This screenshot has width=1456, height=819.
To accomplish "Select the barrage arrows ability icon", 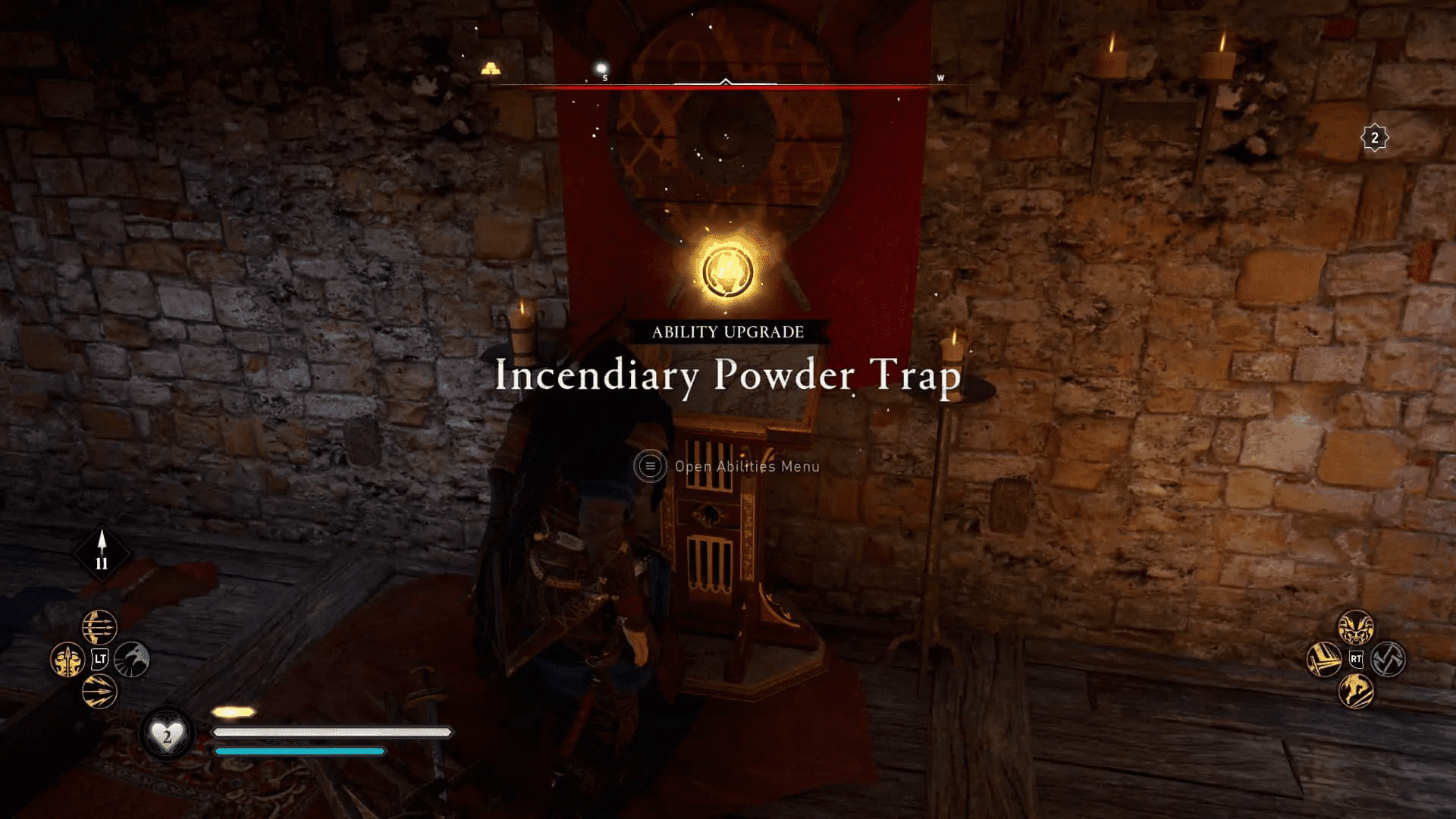I will point(99,627).
